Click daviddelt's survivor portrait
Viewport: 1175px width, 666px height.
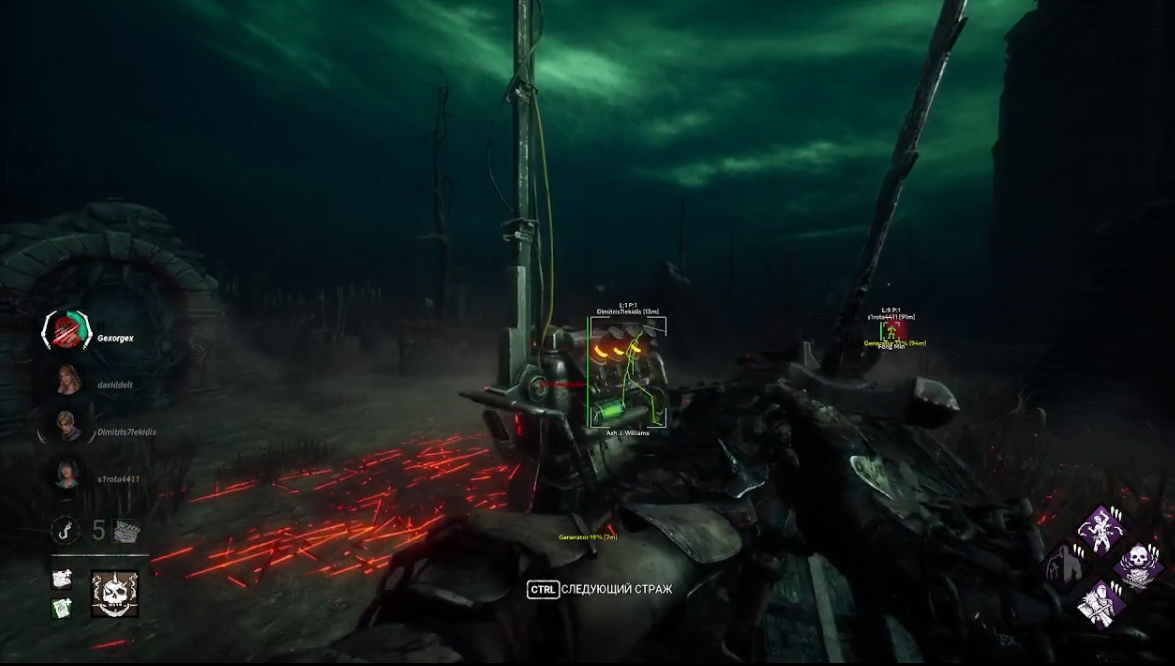(x=68, y=381)
